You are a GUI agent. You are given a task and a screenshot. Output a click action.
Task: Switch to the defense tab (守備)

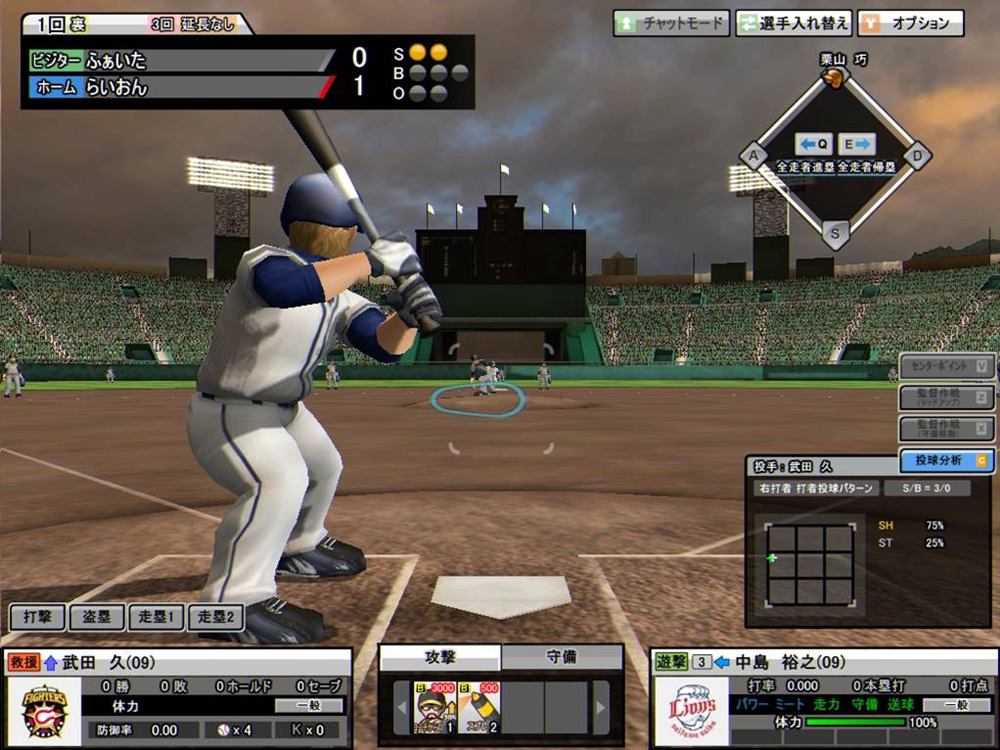coord(561,657)
